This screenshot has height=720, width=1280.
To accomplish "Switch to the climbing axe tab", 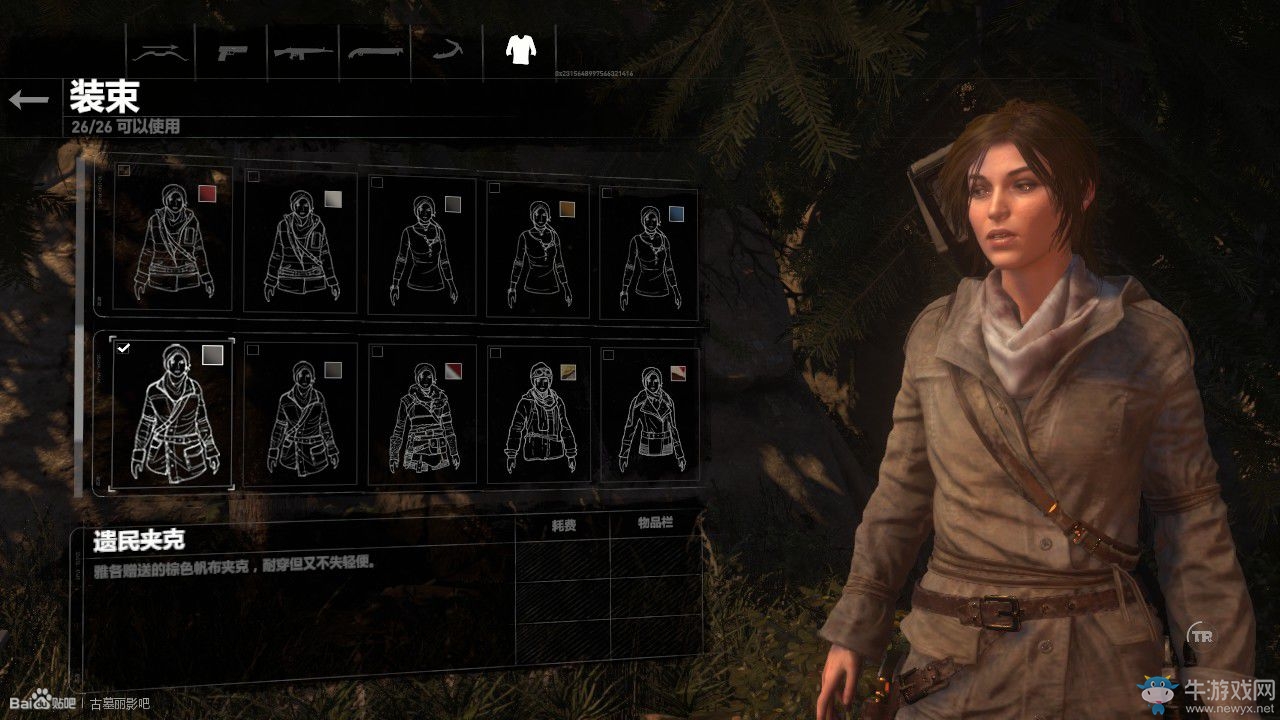I will [445, 50].
